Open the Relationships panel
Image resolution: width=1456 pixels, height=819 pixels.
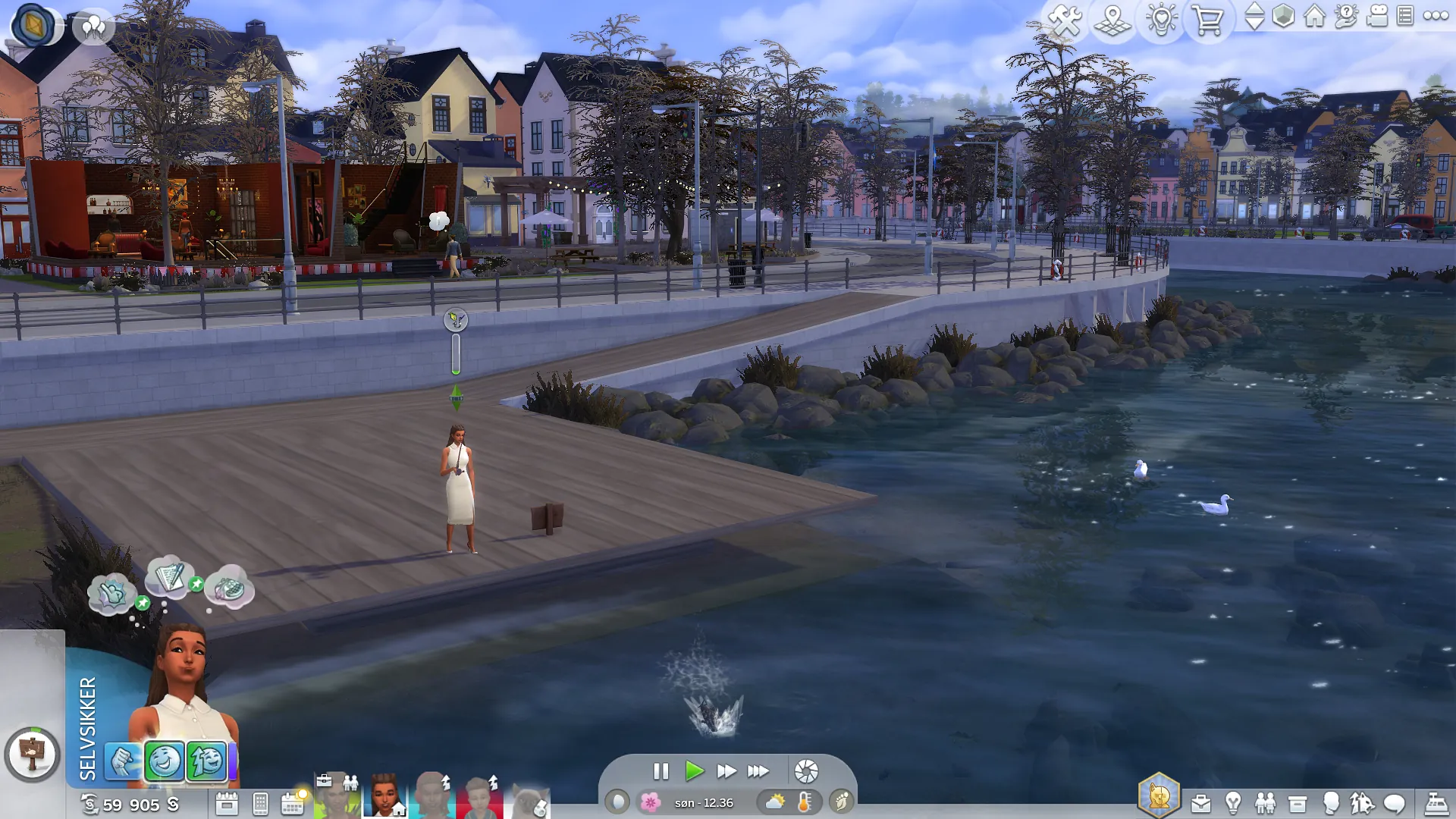[x=1265, y=803]
